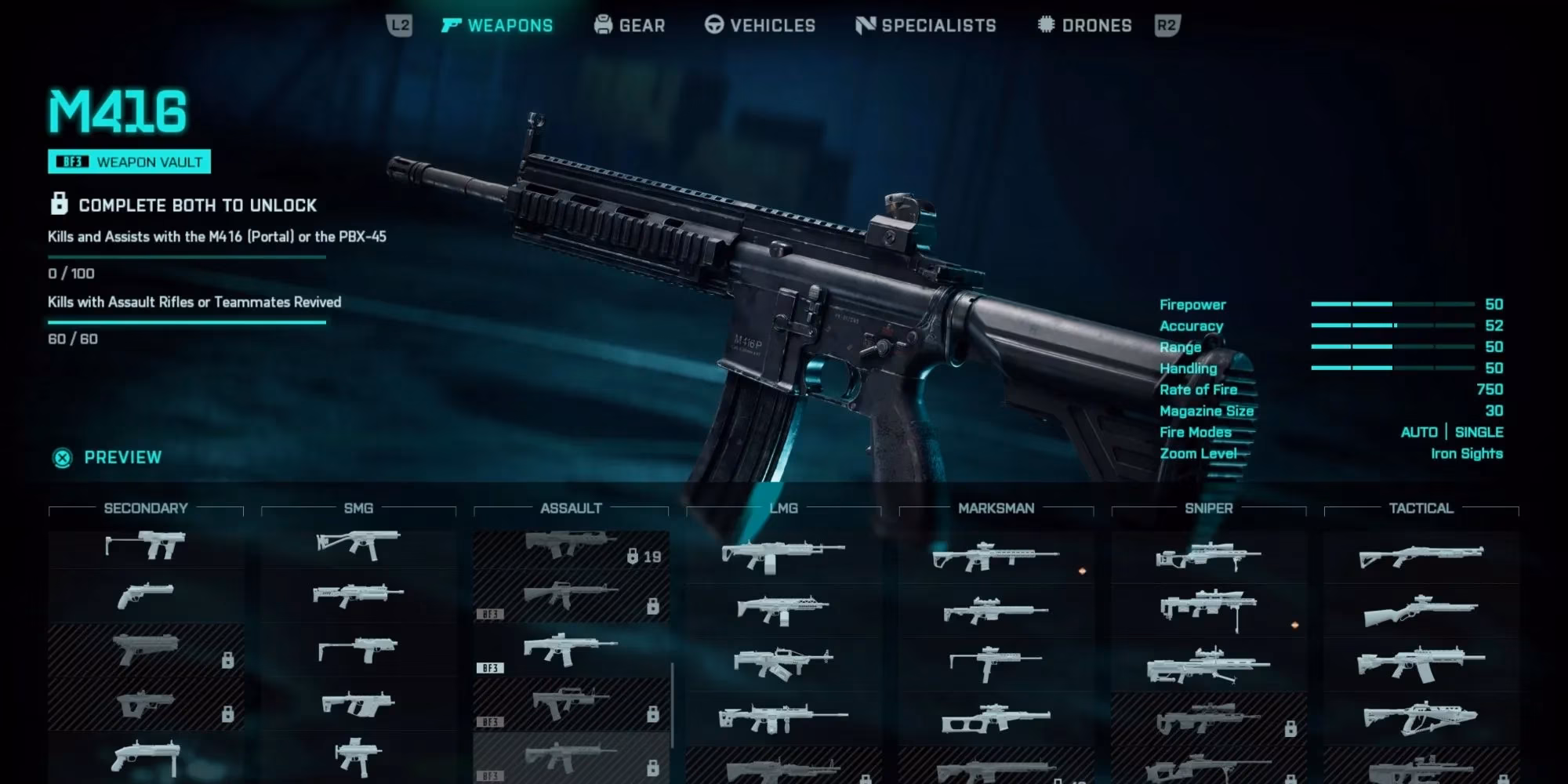Expand the SNIPER weapon category
Image resolution: width=1568 pixels, height=784 pixels.
point(1208,508)
